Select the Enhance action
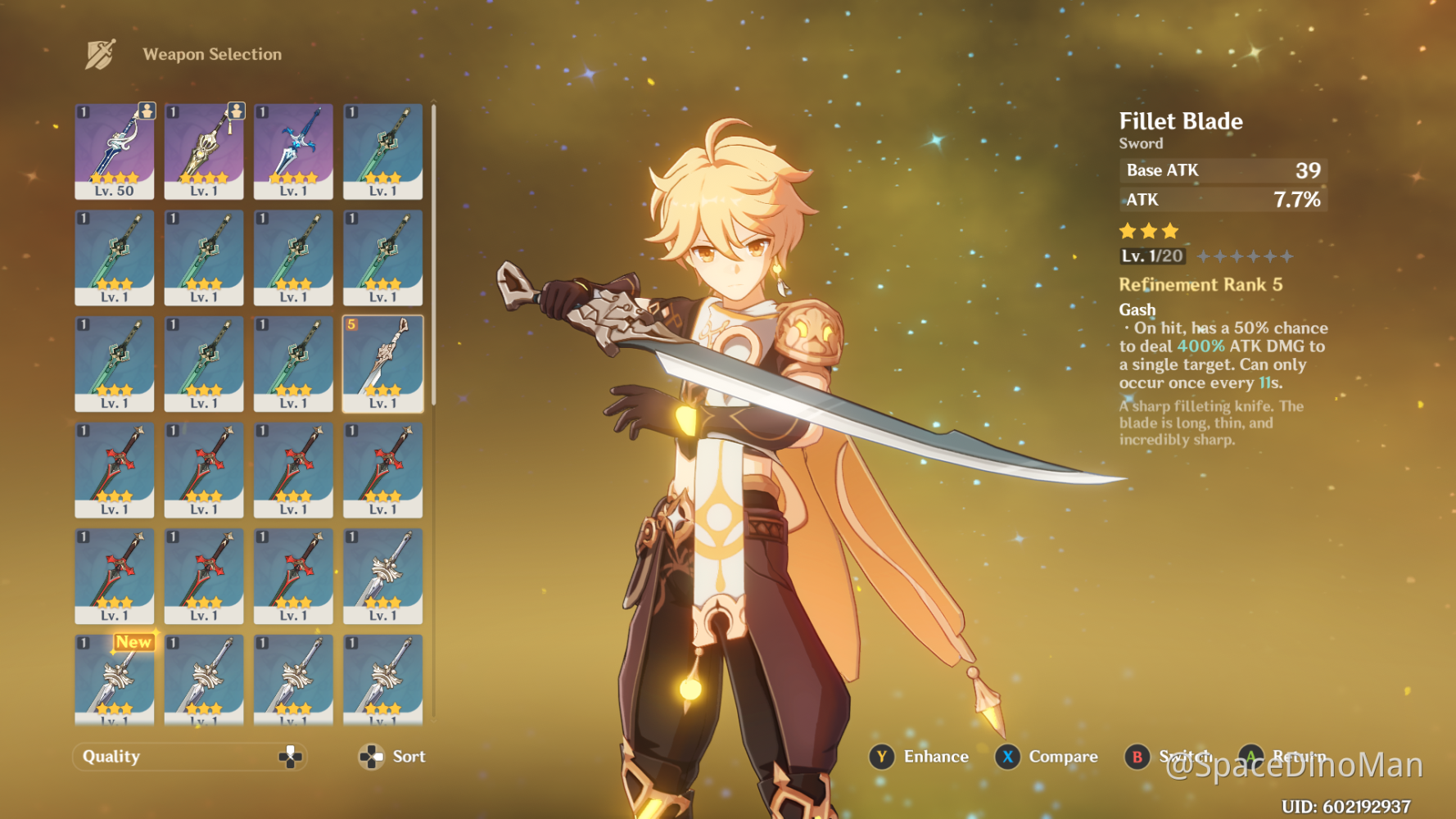Screen dimensions: 1456x819 point(935,757)
